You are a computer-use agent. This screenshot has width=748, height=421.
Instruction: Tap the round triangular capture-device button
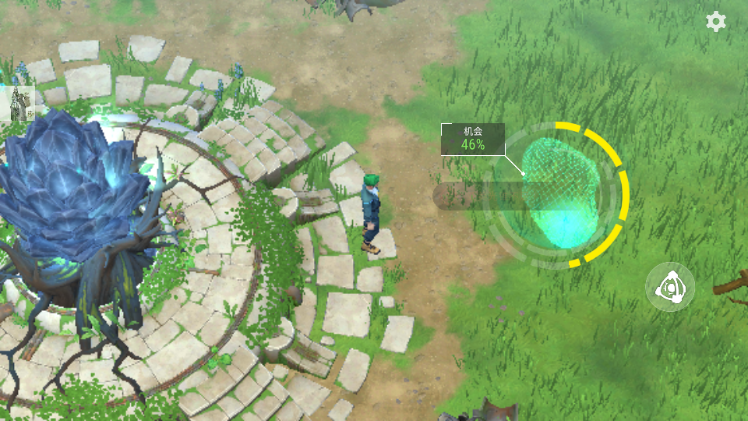(669, 288)
